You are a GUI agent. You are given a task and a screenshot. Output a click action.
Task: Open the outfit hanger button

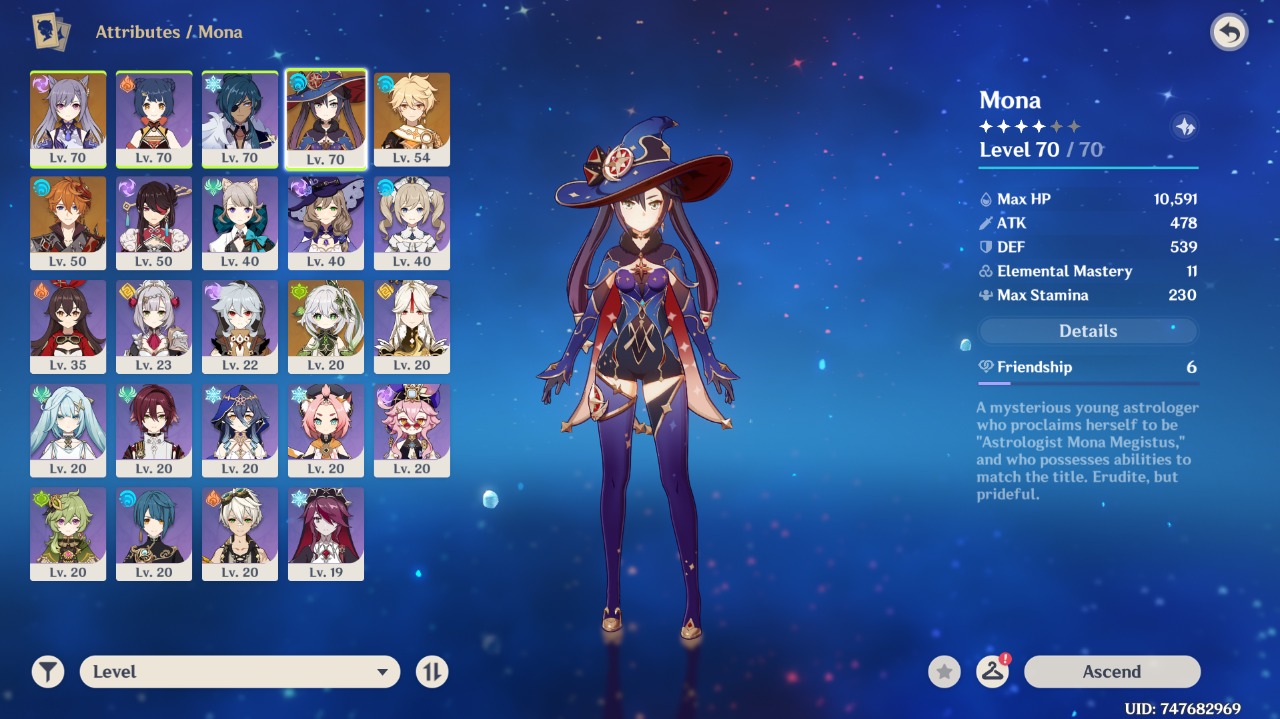pos(992,672)
